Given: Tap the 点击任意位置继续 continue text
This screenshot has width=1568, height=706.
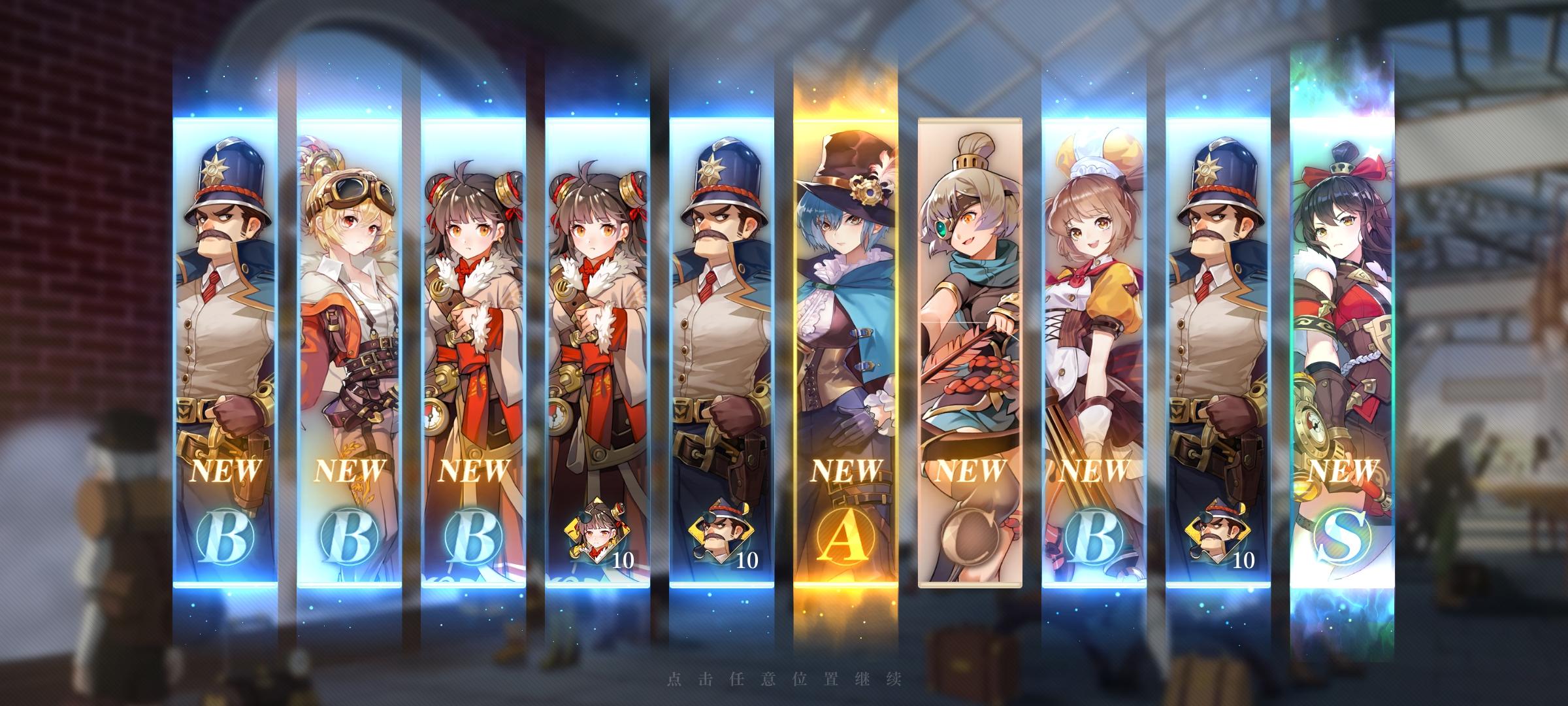Looking at the screenshot, I should pos(784,681).
